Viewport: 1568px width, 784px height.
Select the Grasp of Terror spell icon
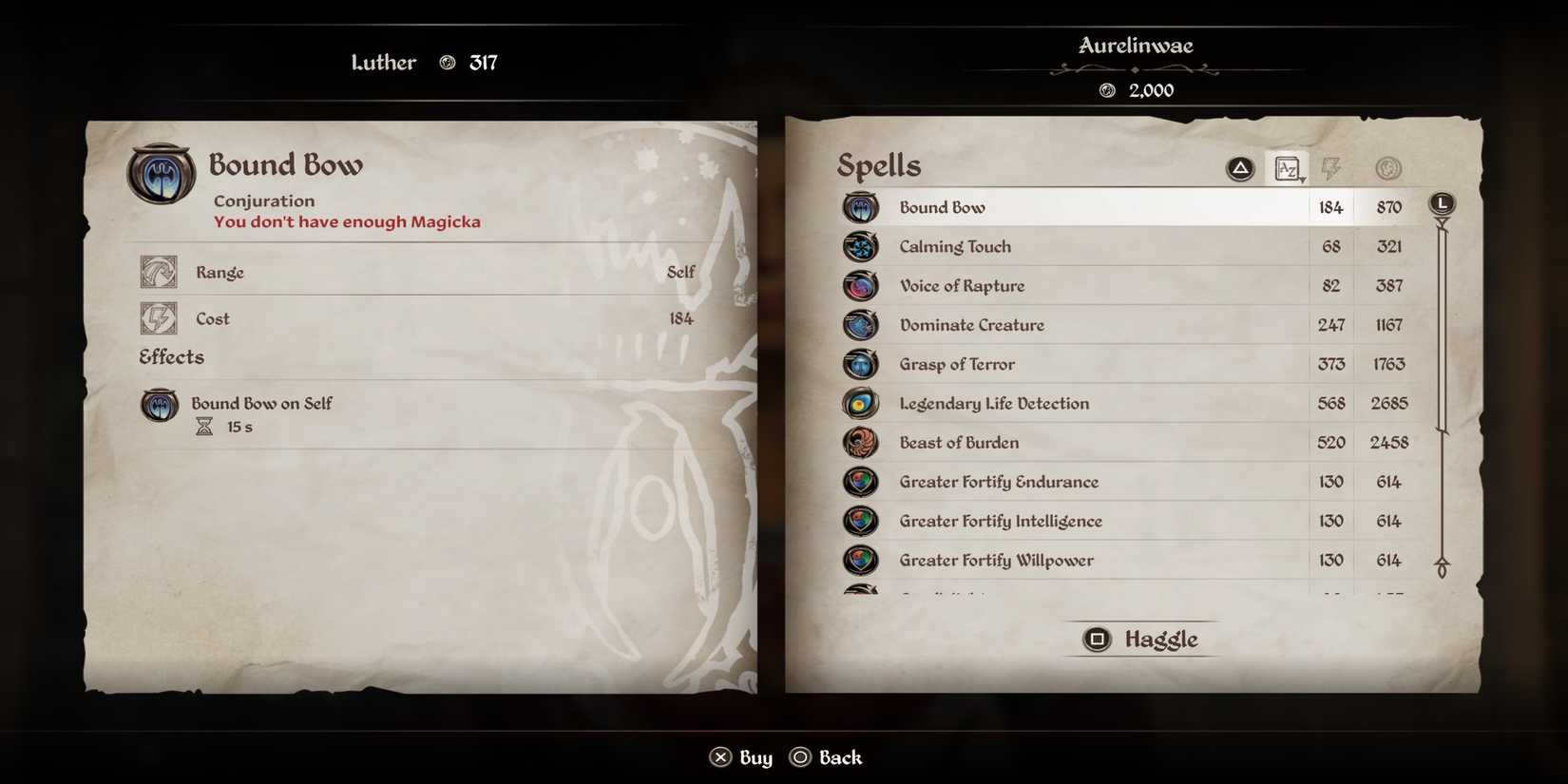point(861,364)
